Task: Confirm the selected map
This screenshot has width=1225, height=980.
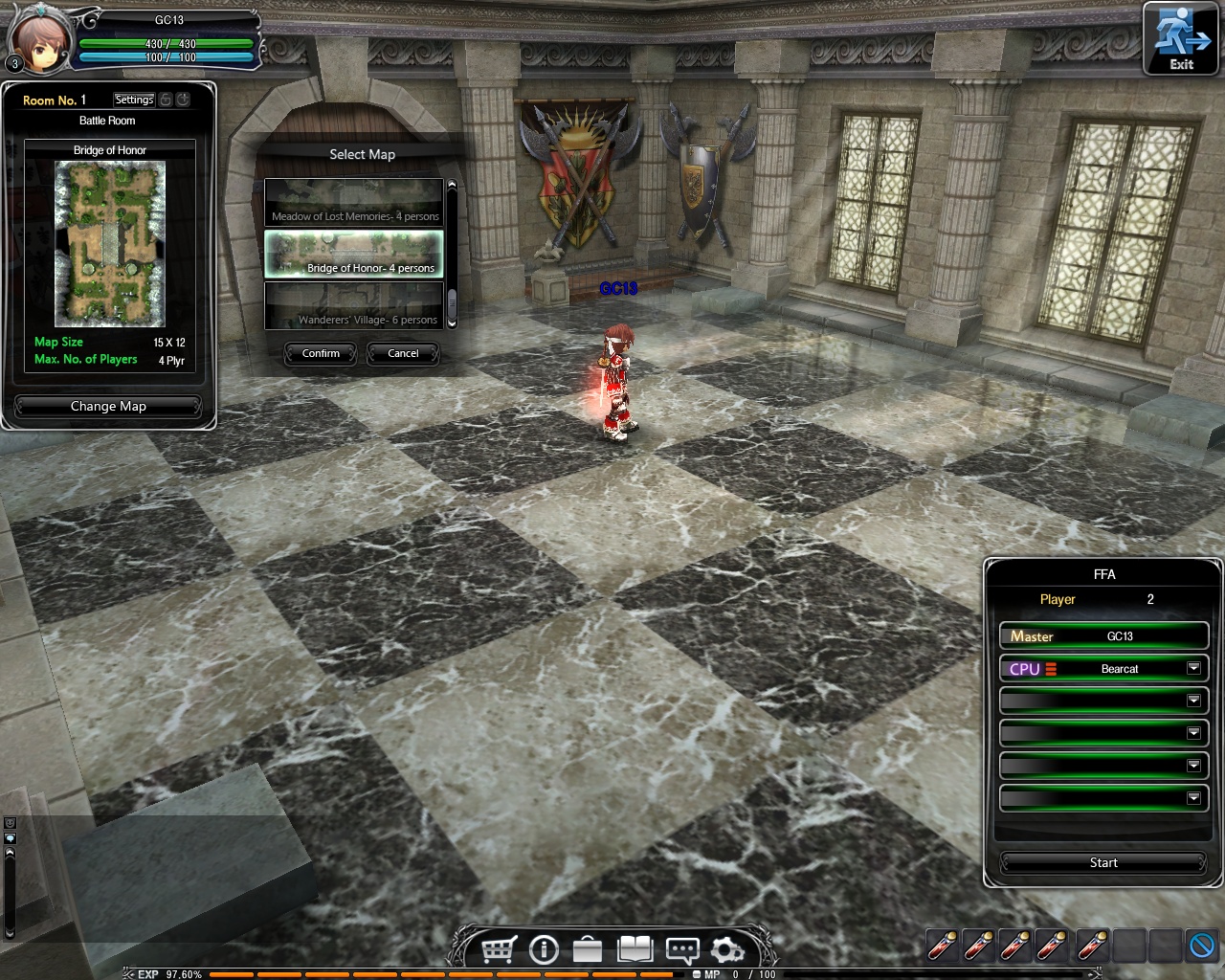Action: pos(321,353)
